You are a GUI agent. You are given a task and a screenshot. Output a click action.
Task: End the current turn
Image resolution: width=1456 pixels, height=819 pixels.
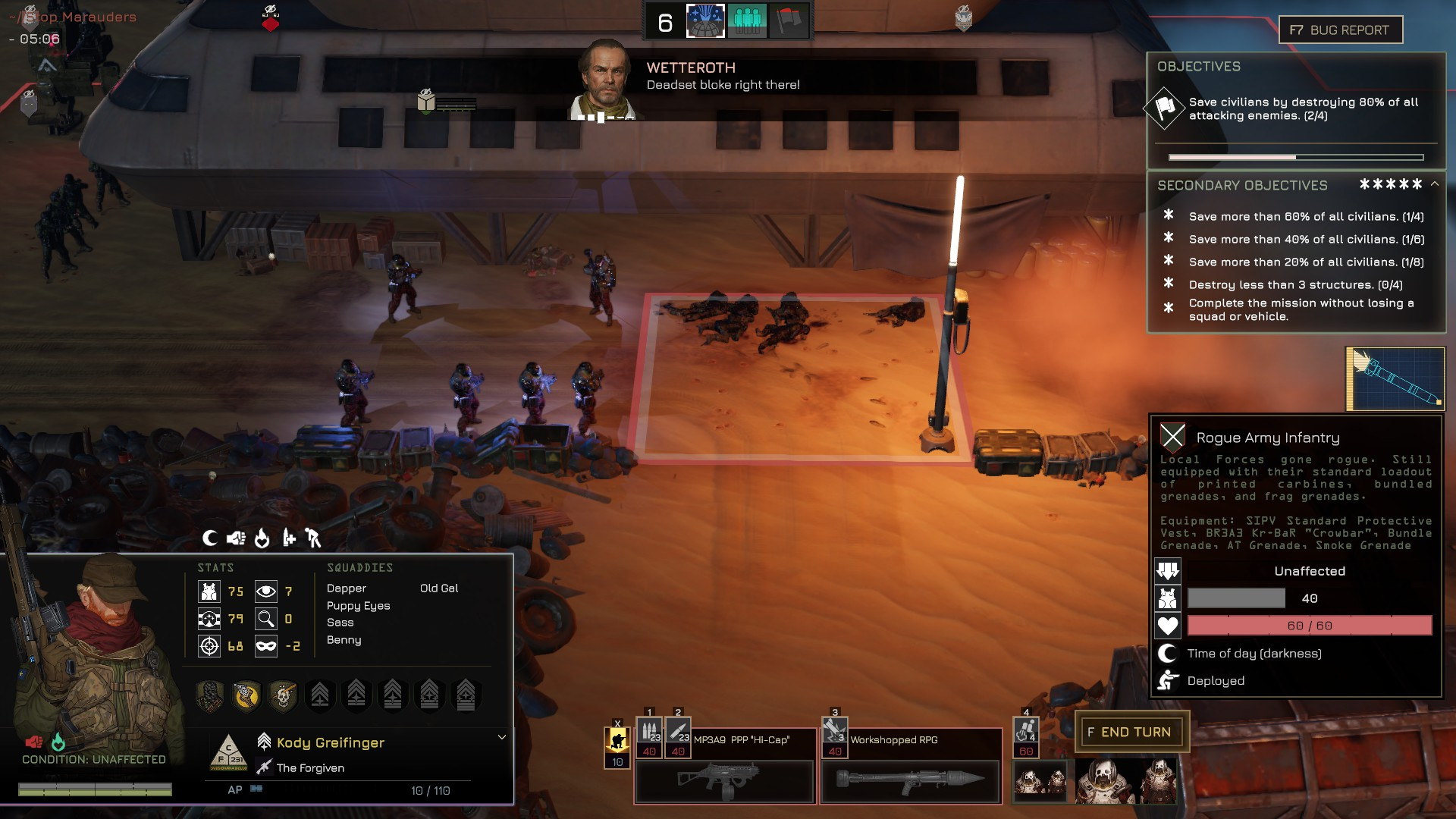1131,732
